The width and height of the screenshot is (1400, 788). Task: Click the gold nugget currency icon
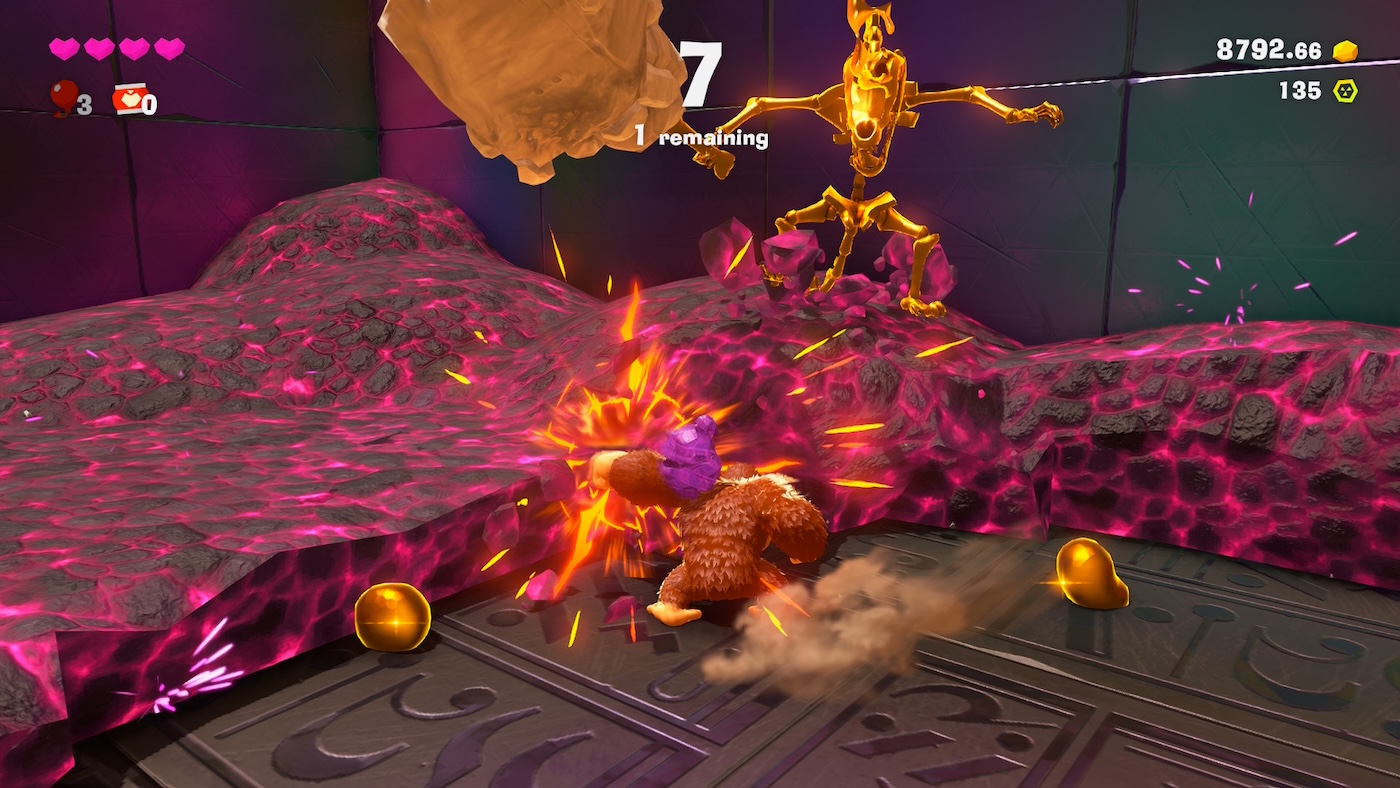point(1345,51)
